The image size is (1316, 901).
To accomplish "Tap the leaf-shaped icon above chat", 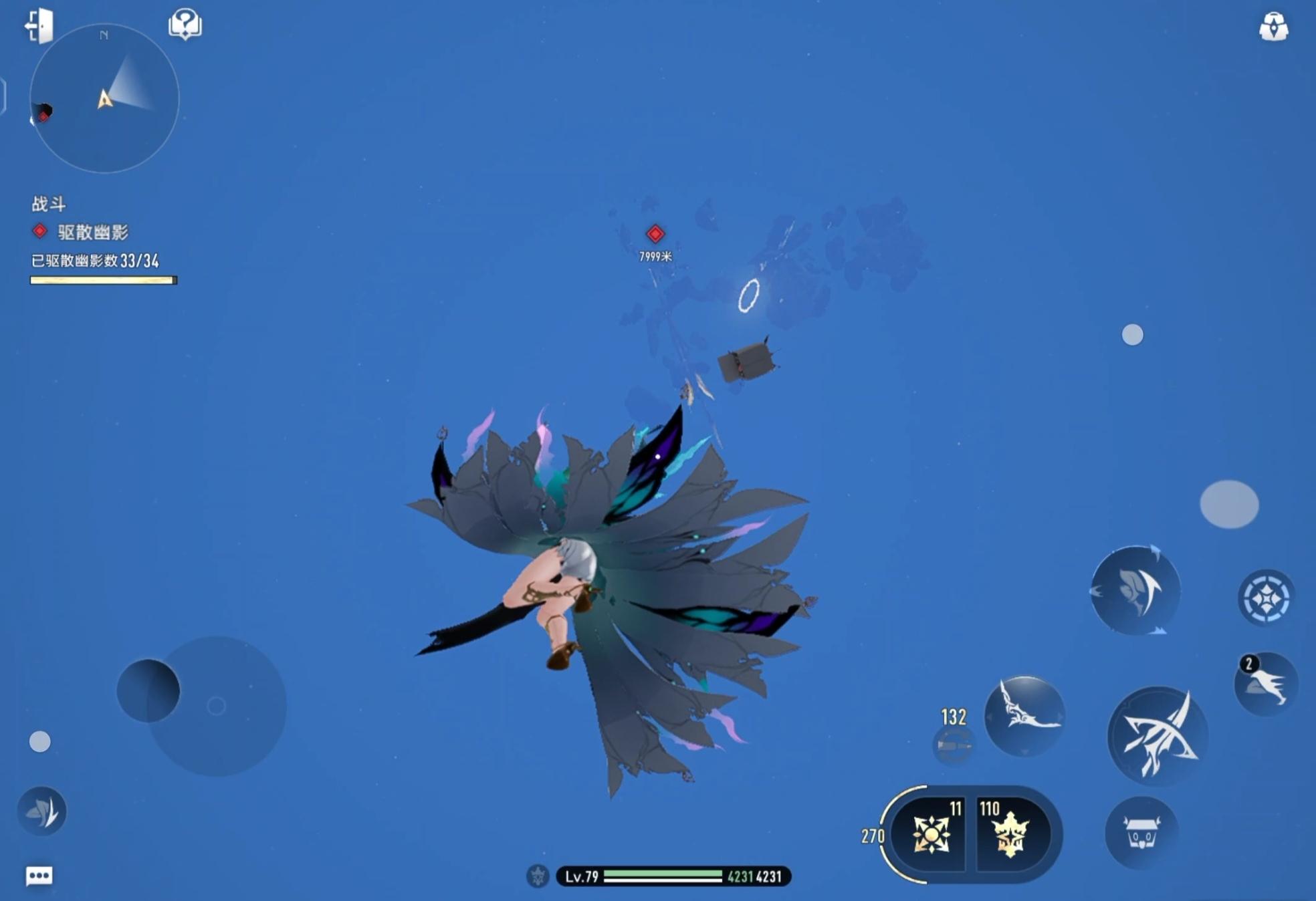I will (x=42, y=811).
